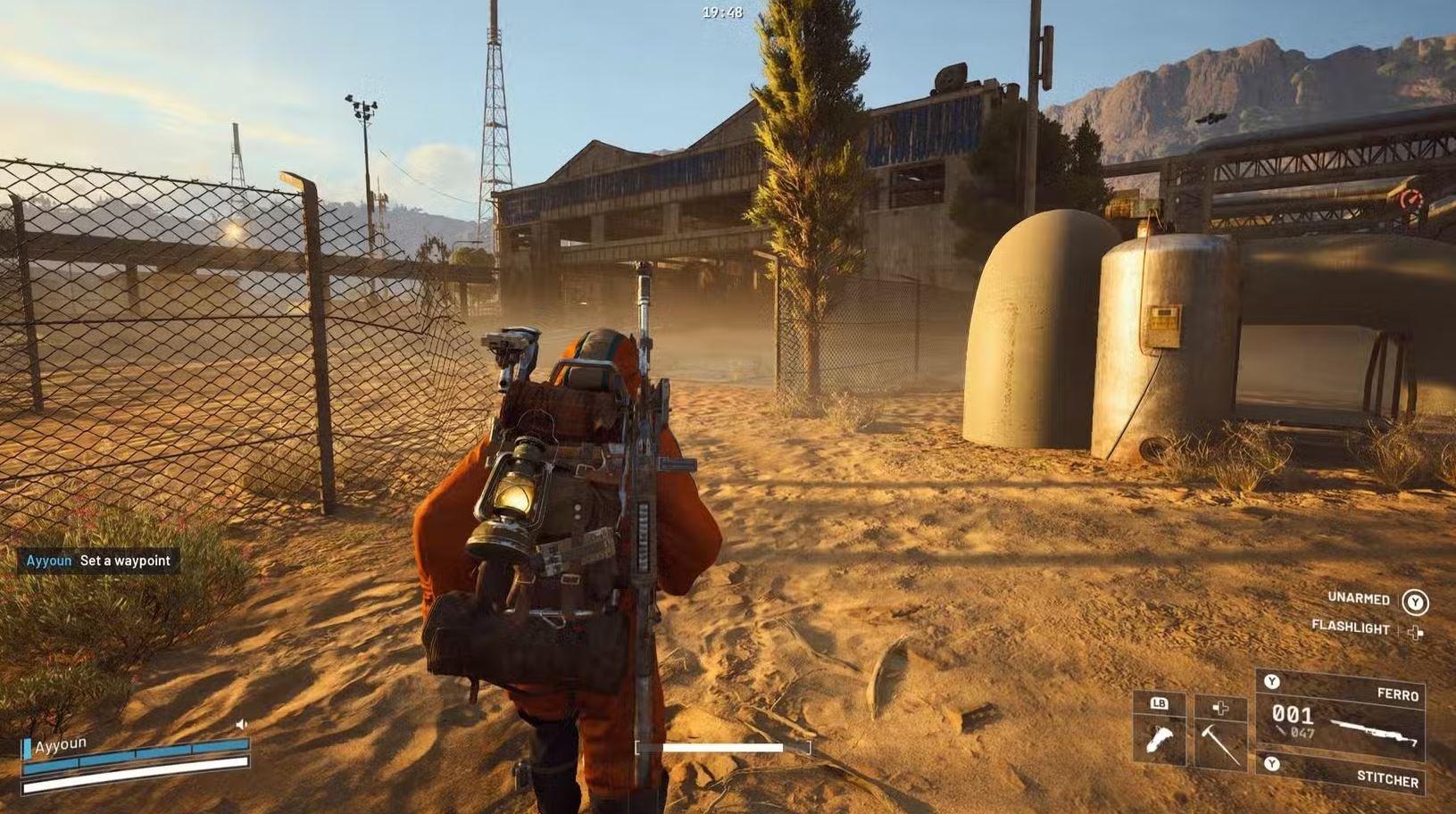Click the Y button icon on the FERRO slot

click(1272, 682)
